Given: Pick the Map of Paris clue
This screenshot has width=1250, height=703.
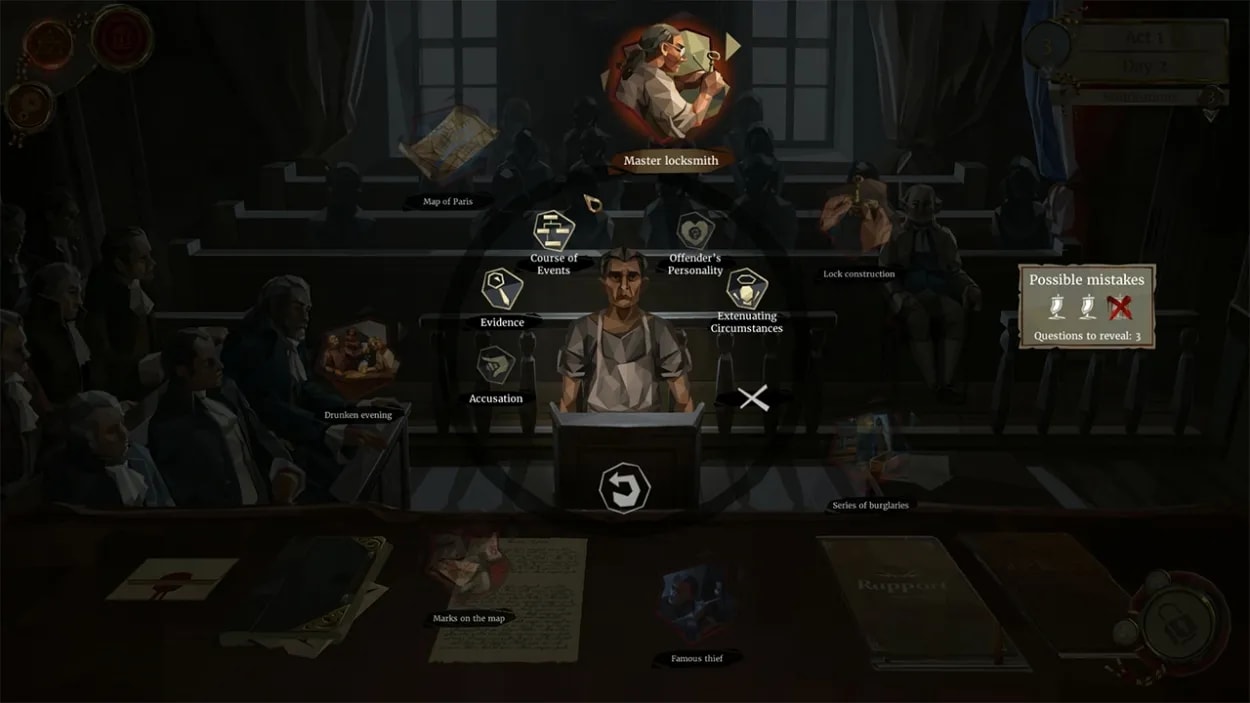Looking at the screenshot, I should pos(448,147).
